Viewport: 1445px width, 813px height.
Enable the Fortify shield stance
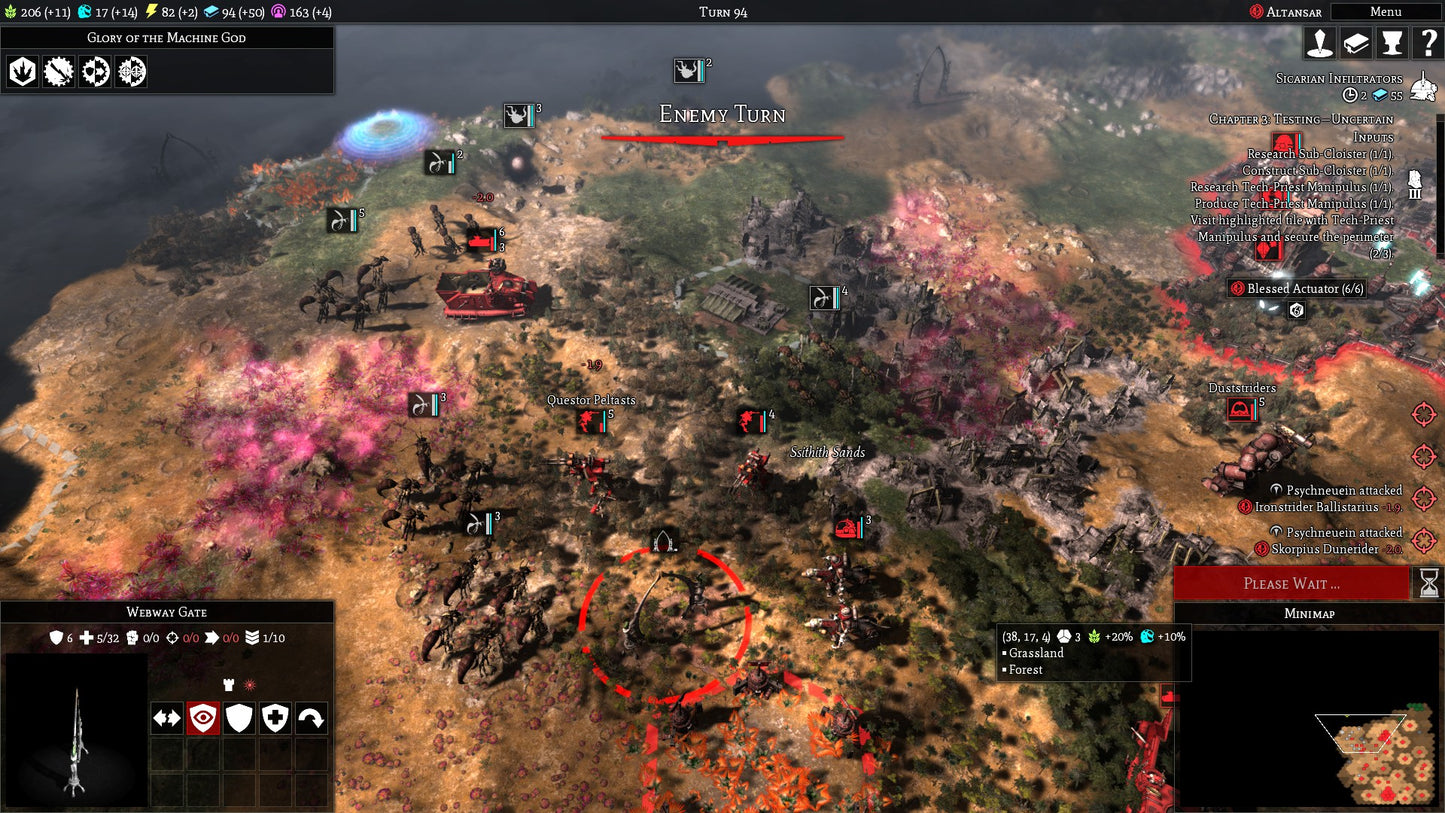[238, 718]
